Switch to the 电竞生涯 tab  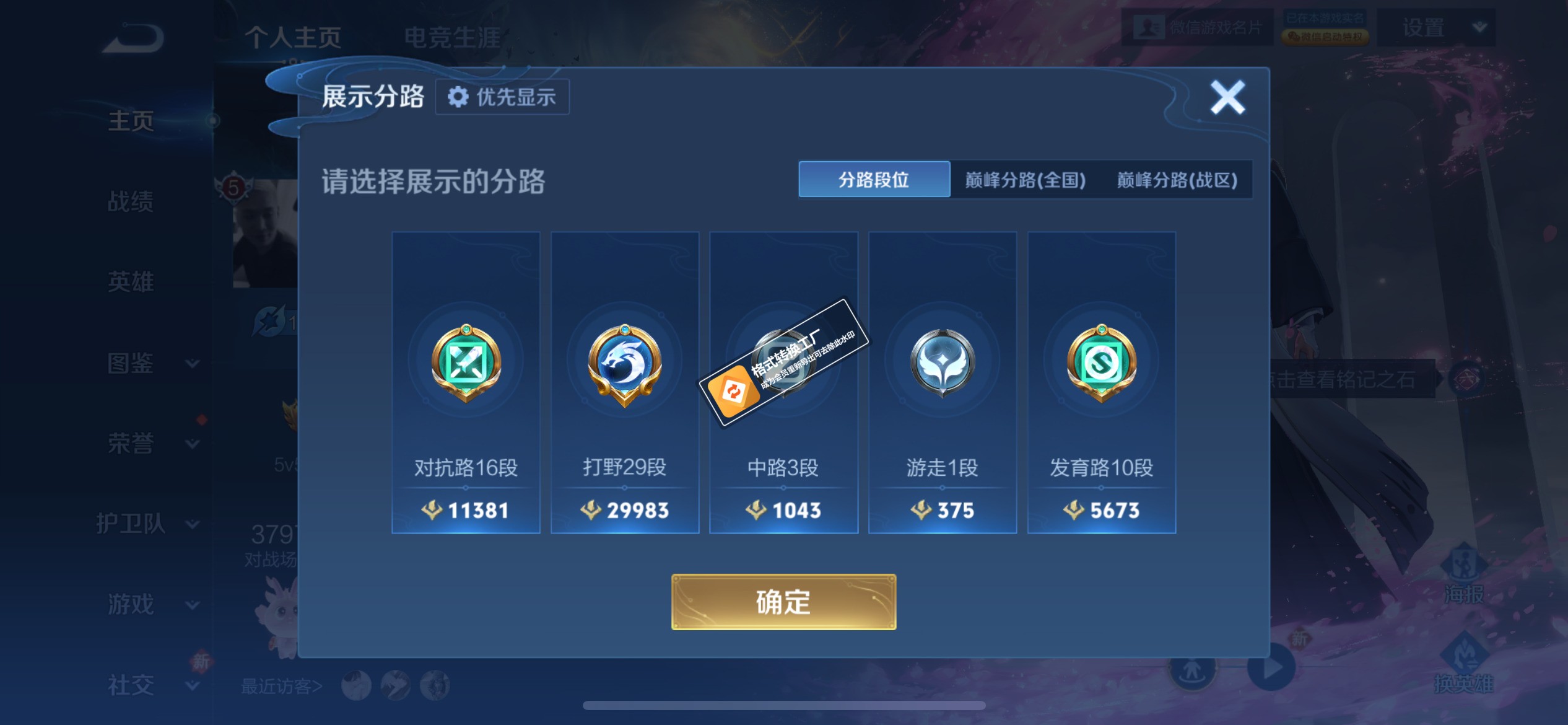456,36
